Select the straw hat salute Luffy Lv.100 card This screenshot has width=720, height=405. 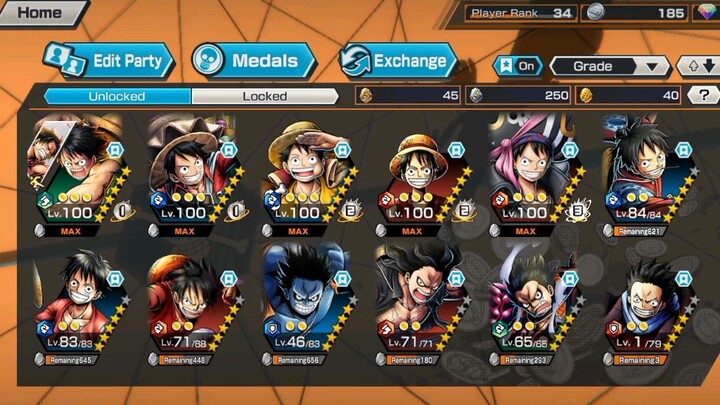[302, 174]
